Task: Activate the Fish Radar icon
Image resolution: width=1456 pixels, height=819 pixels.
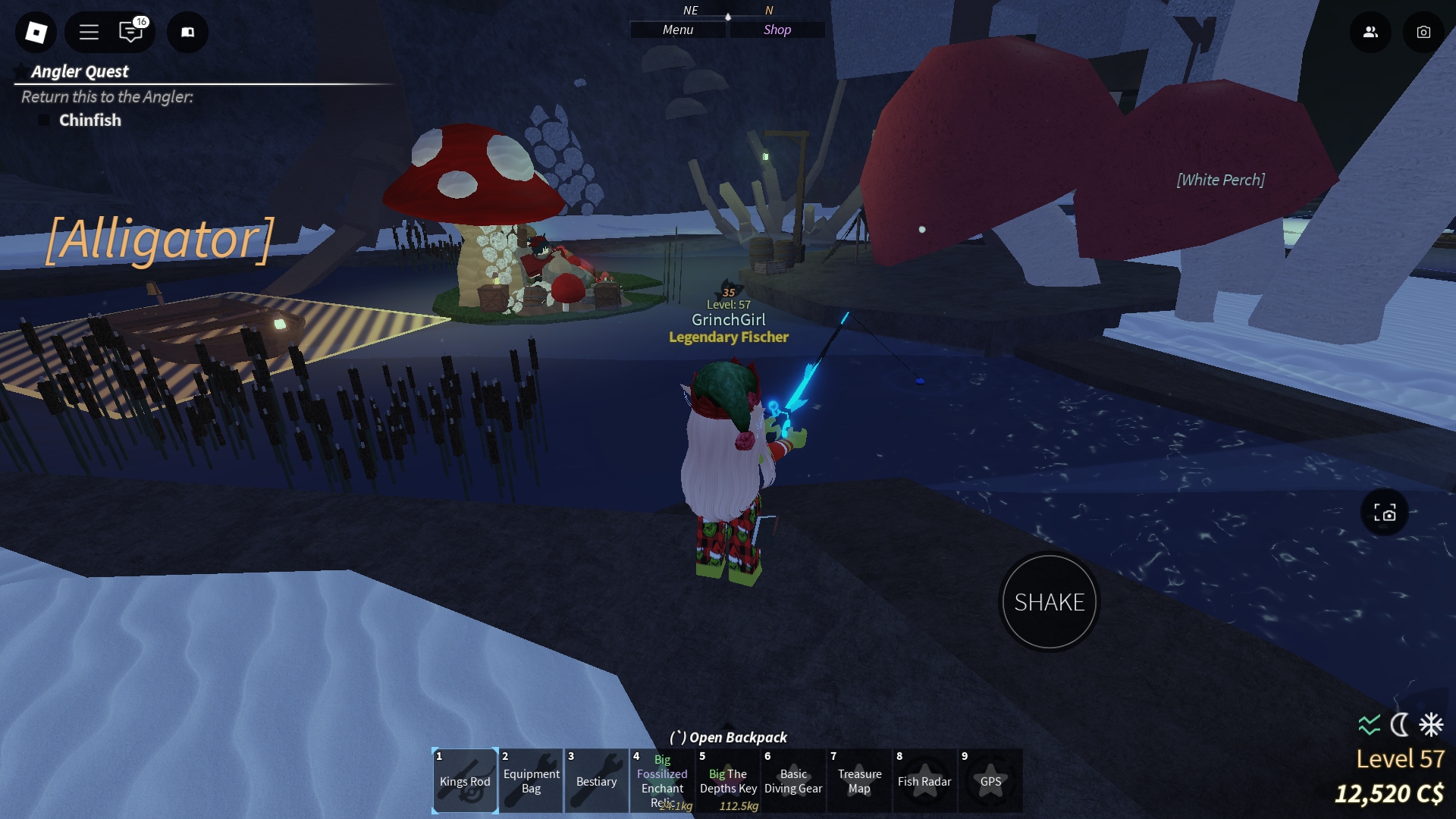Action: tap(925, 780)
